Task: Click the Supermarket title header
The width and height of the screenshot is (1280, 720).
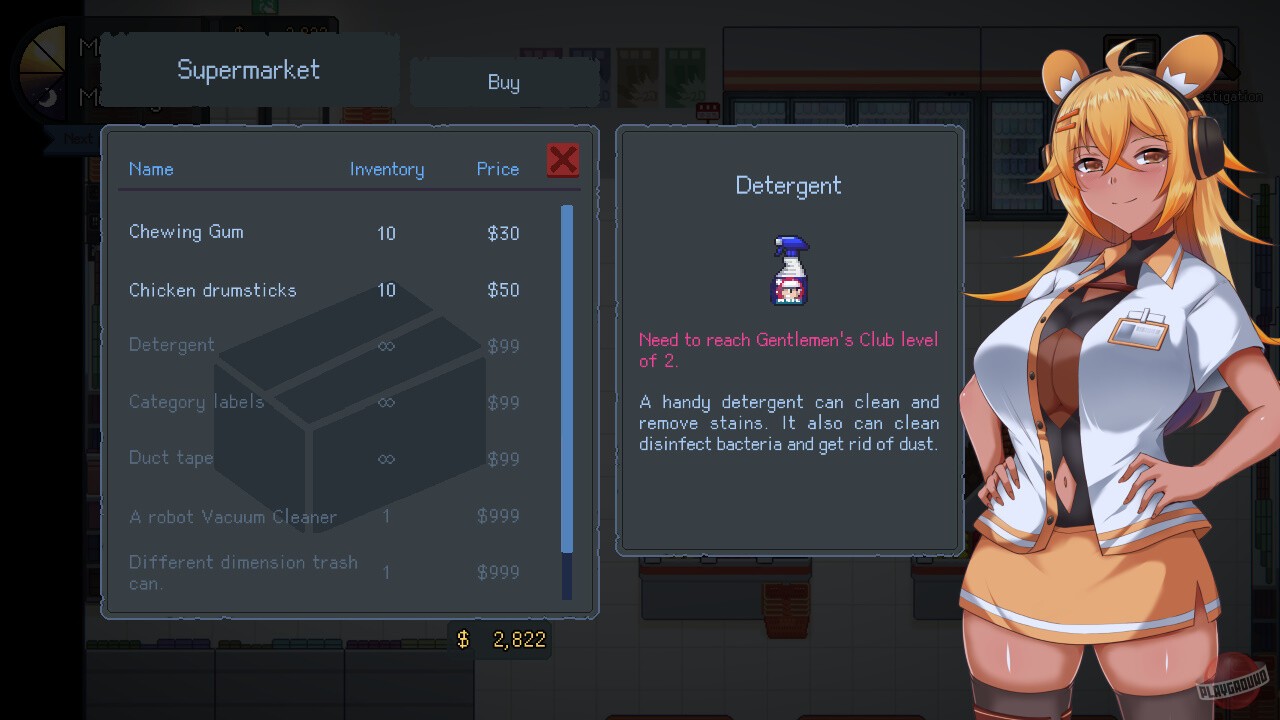Action: (x=248, y=70)
